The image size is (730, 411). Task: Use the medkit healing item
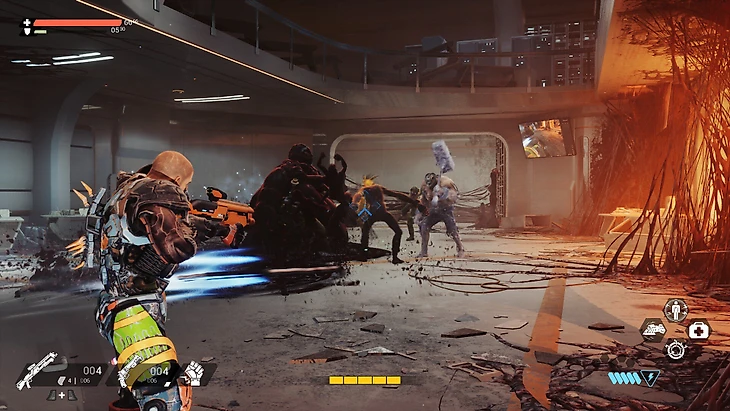(x=697, y=330)
